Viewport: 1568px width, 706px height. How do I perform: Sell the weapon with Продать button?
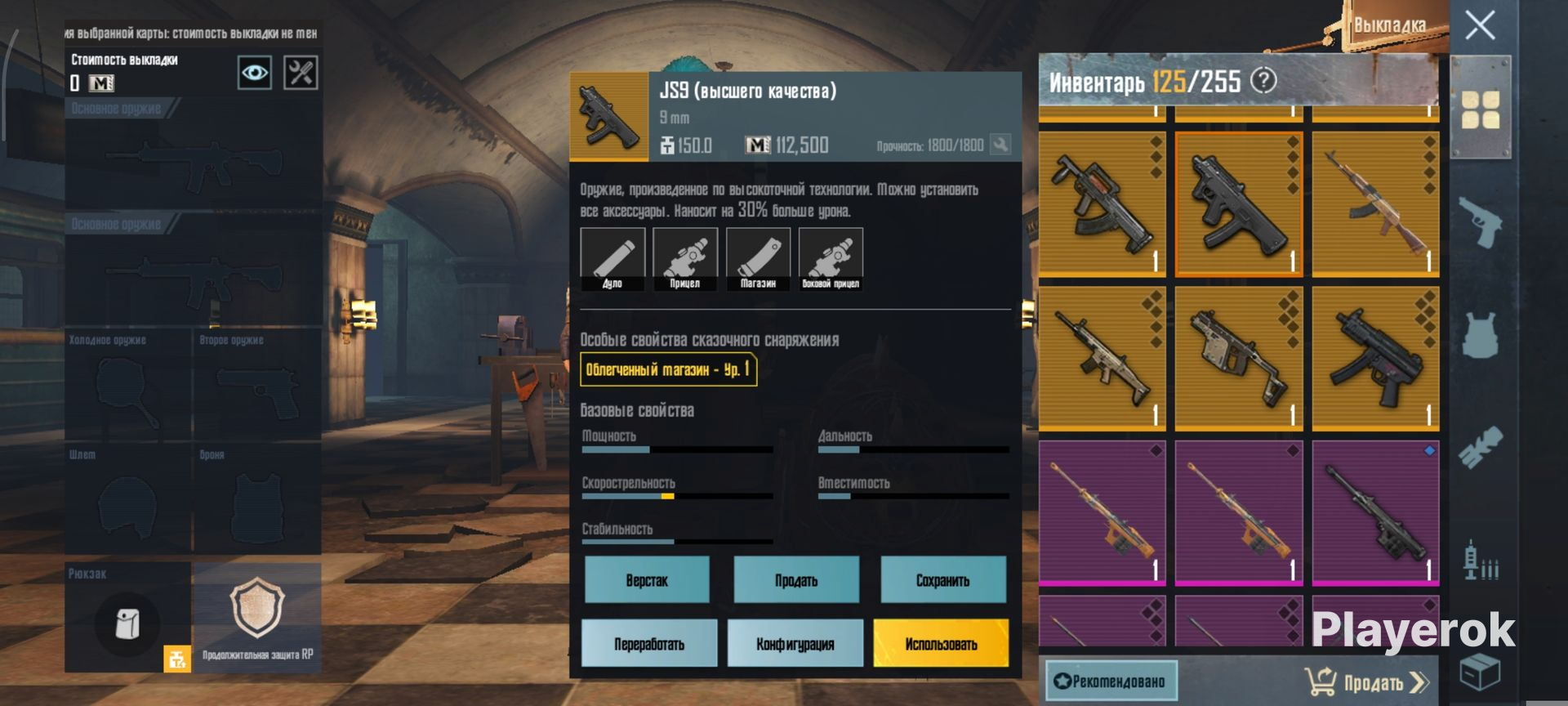coord(796,580)
